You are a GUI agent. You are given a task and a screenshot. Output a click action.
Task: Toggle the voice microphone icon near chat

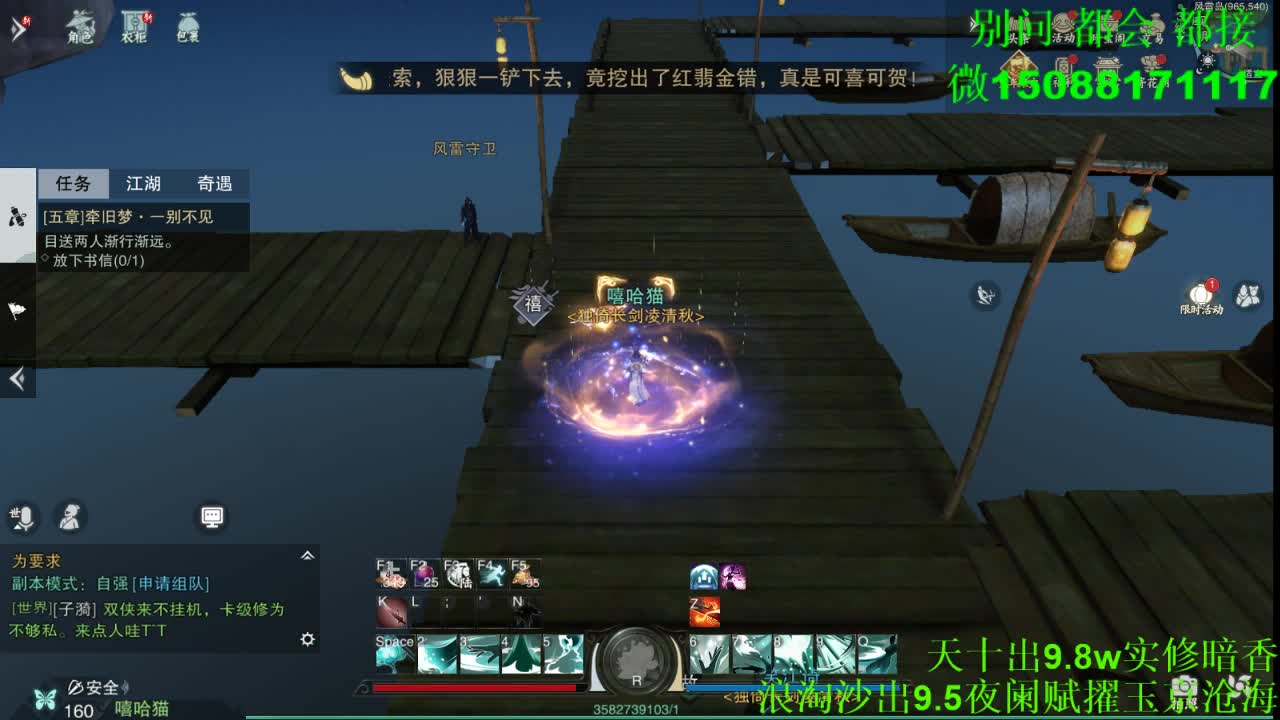point(22,518)
